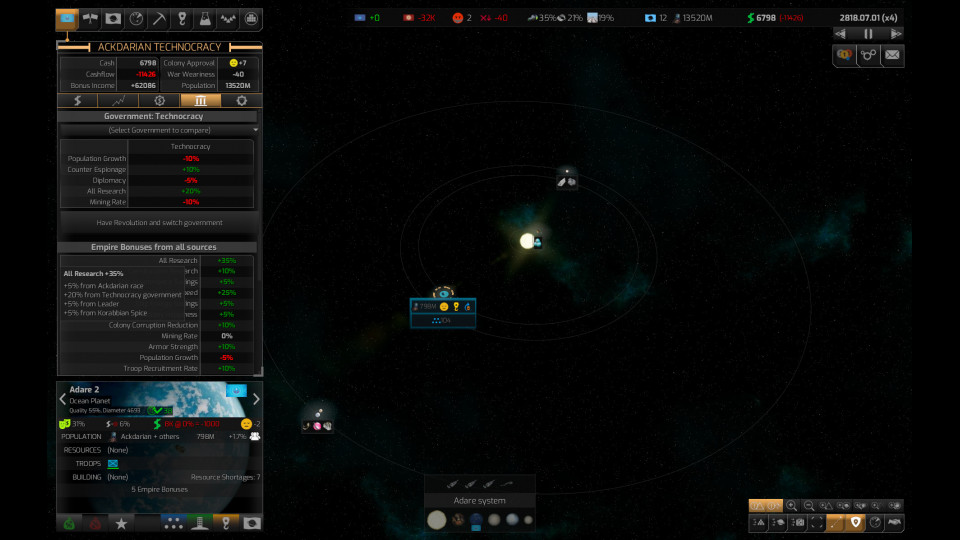
Task: Open the messages envelope button
Action: pyautogui.click(x=891, y=55)
